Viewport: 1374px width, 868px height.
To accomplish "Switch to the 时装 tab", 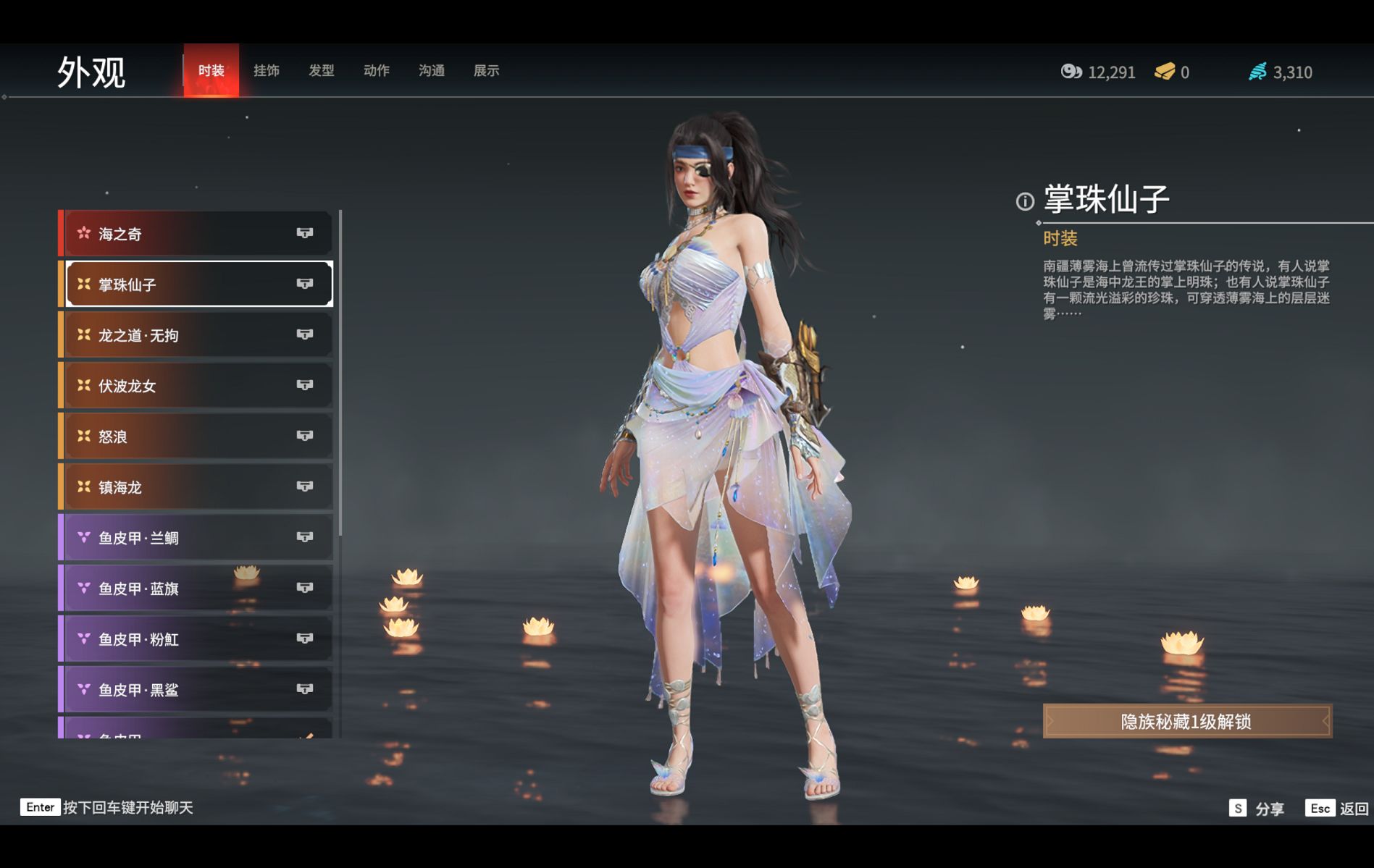I will [211, 70].
